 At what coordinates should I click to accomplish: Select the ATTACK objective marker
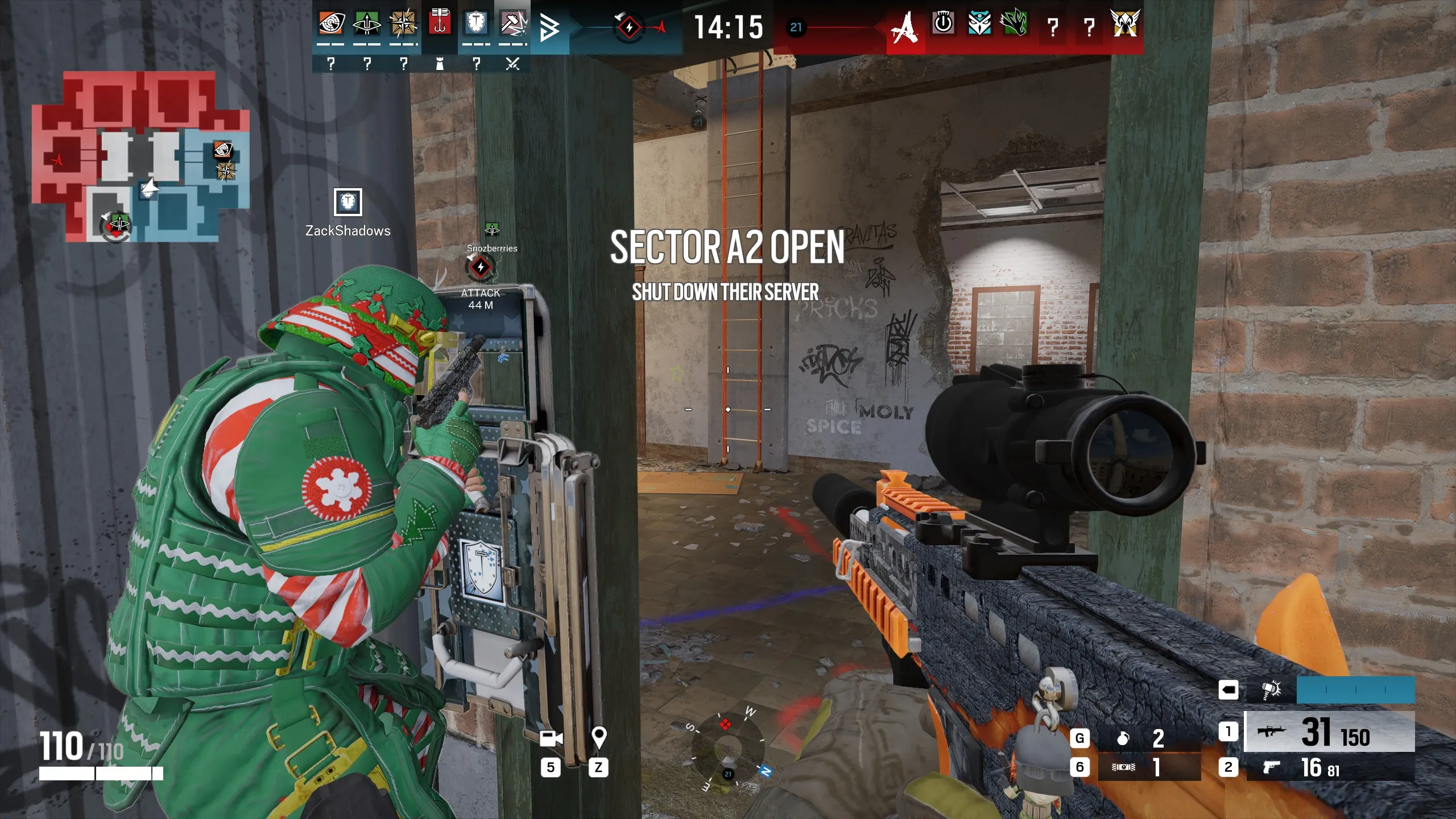481,267
